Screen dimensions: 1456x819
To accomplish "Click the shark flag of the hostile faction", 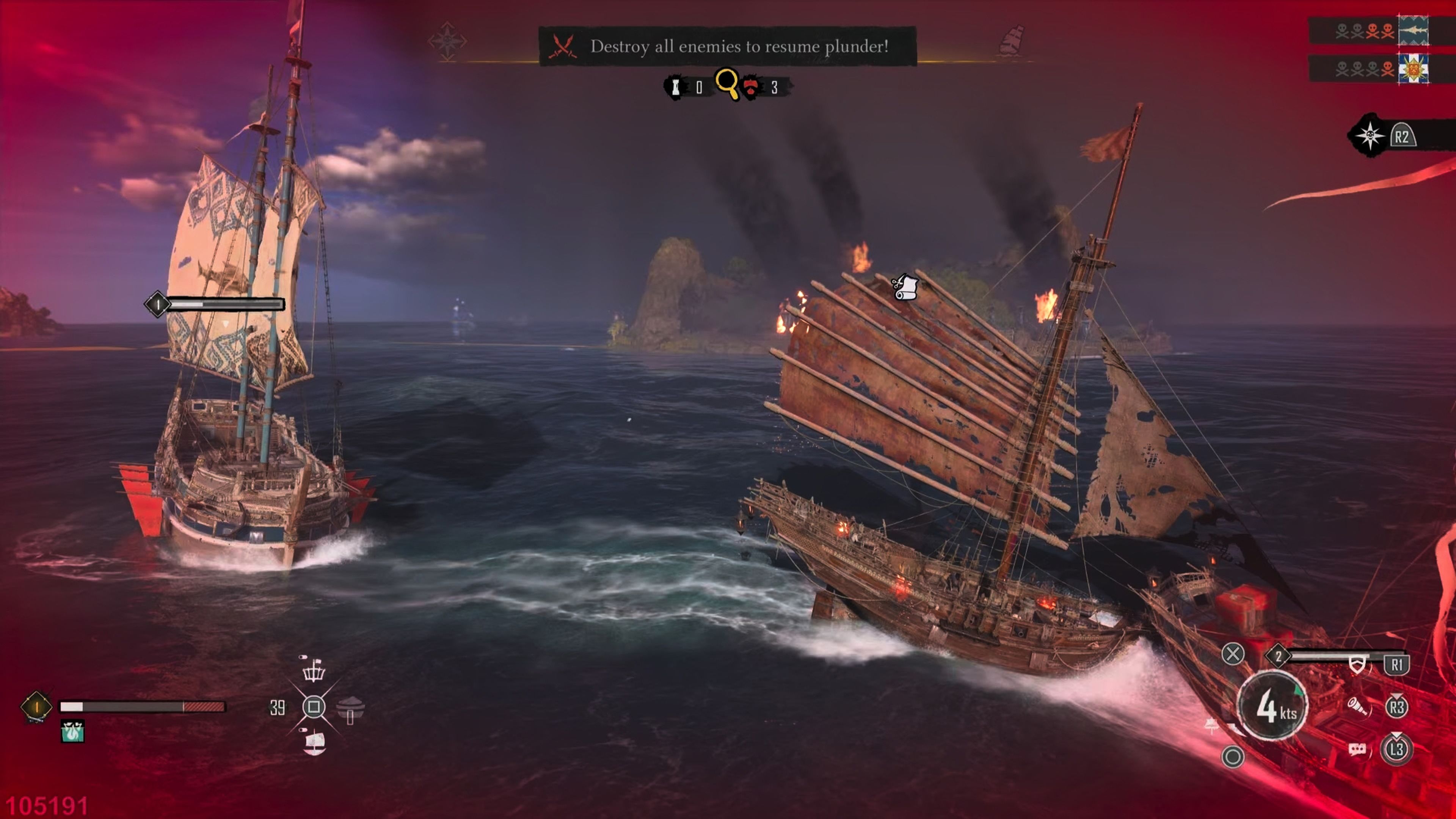I will pyautogui.click(x=1414, y=30).
